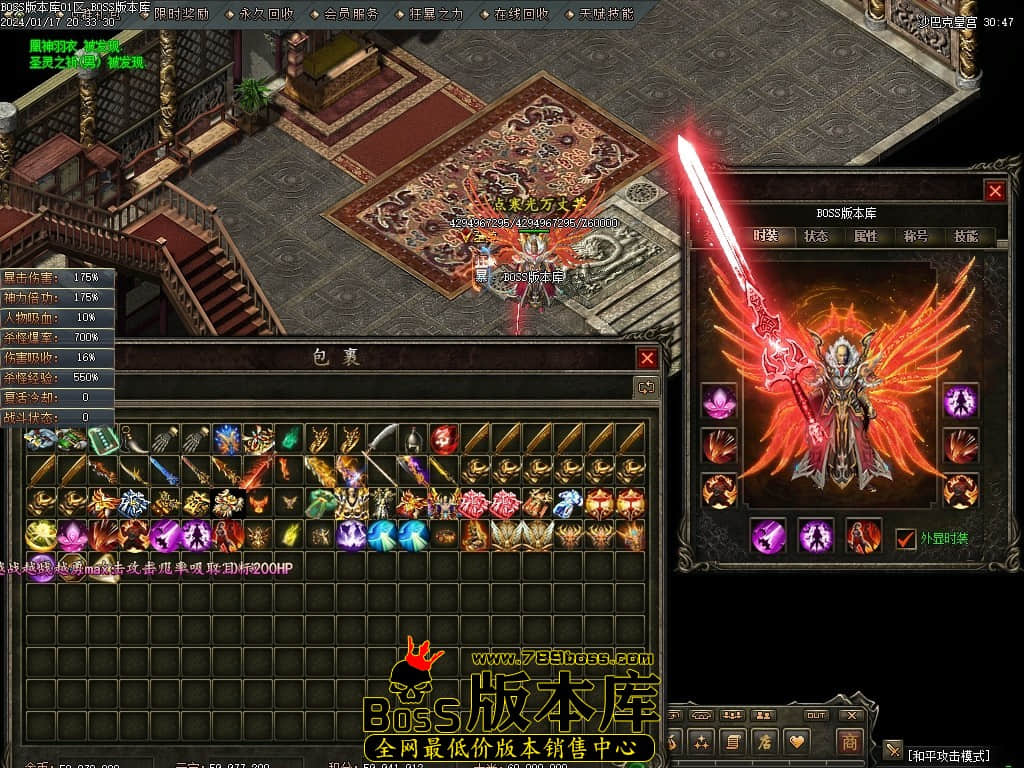Click the 商 shop button
This screenshot has height=768, width=1024.
[x=849, y=742]
